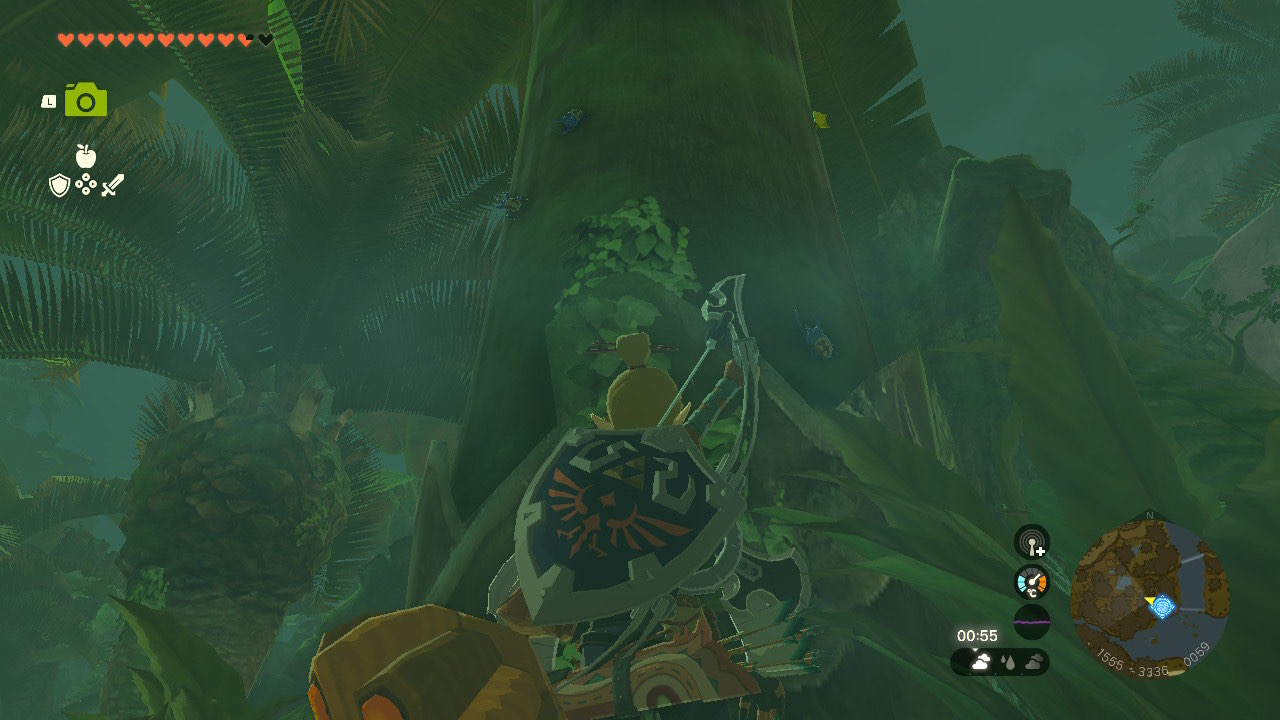This screenshot has height=720, width=1280.
Task: Activate the Sensor+ icon above the temperature gauge
Action: click(1031, 542)
